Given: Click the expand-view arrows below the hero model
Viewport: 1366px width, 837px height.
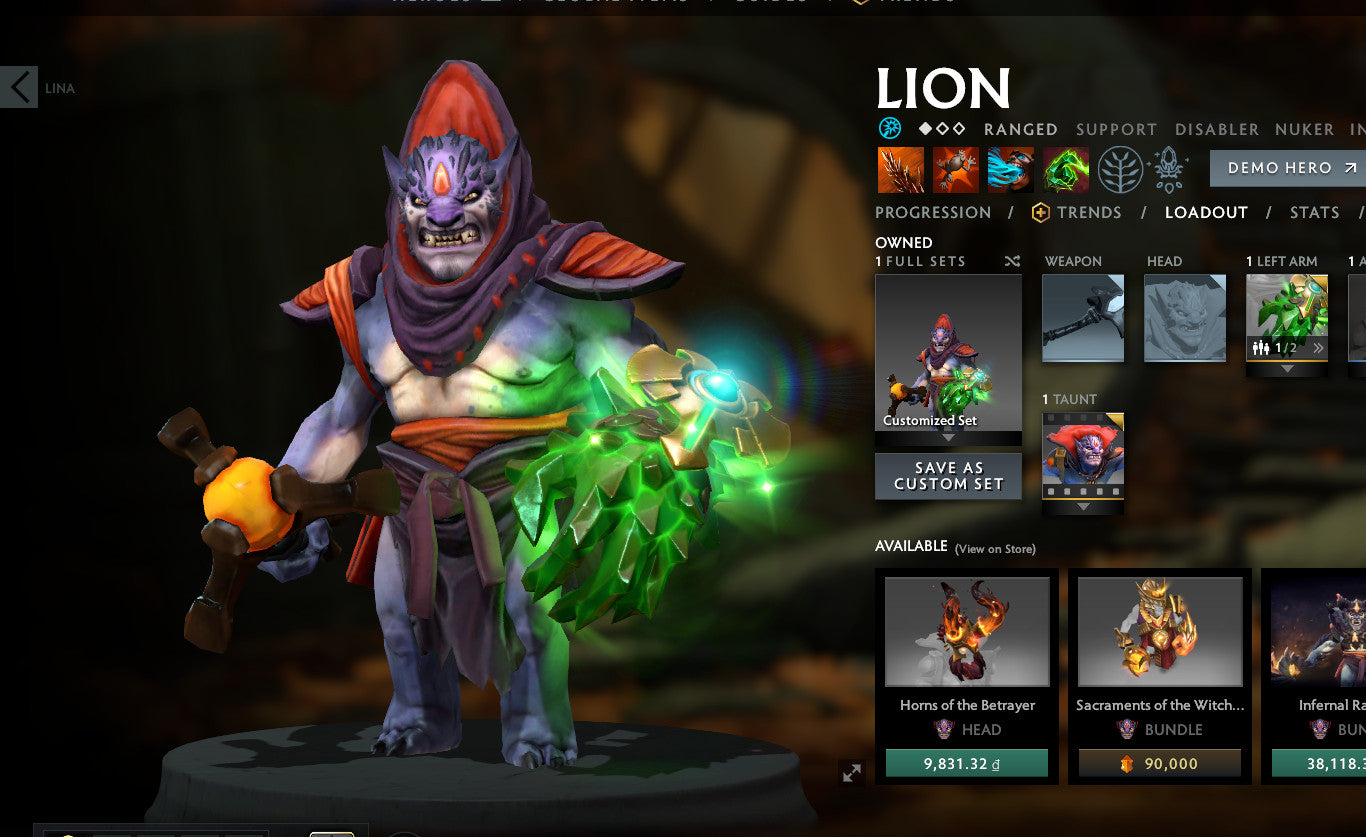Looking at the screenshot, I should (851, 772).
